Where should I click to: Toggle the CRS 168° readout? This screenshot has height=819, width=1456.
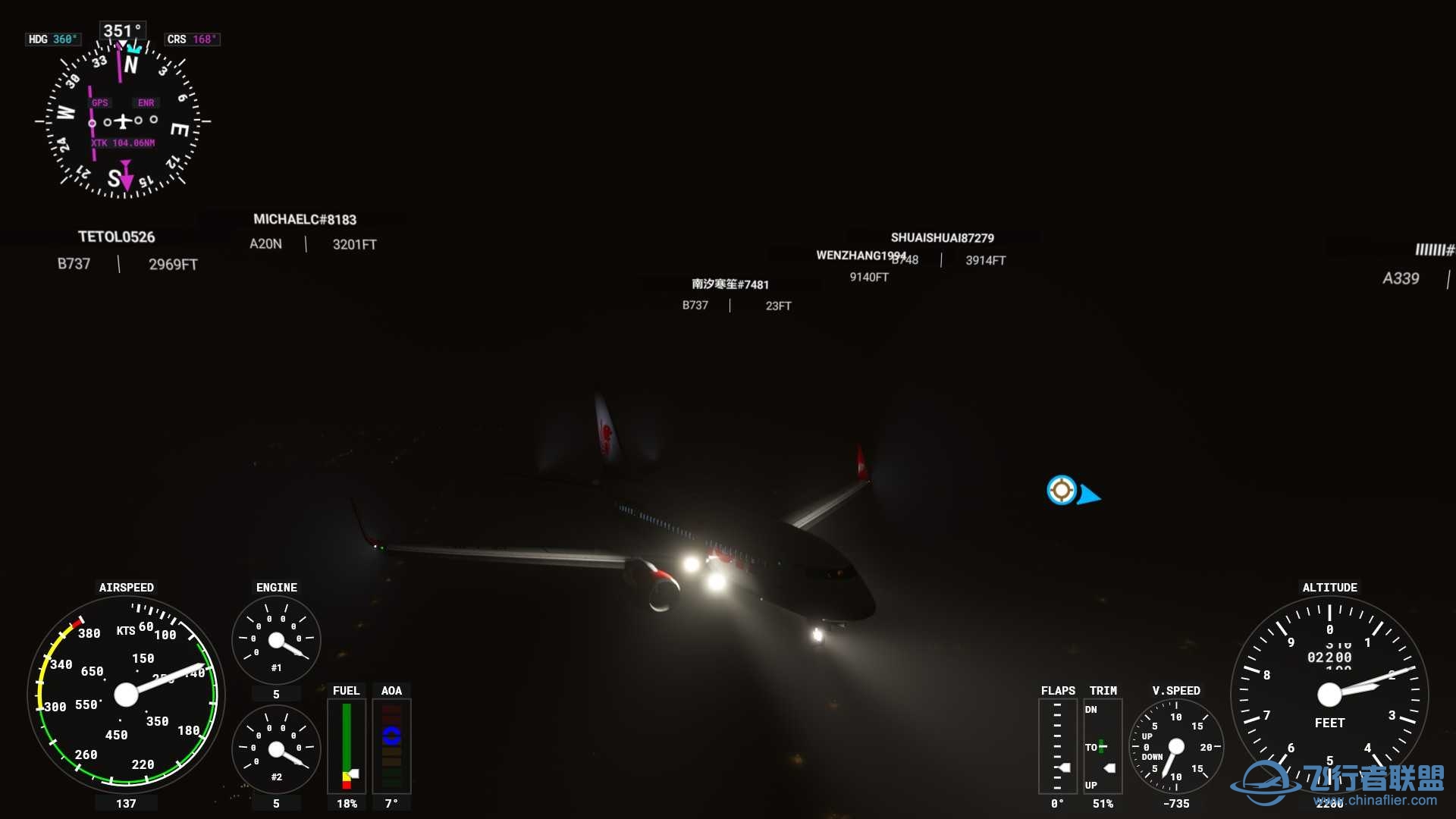[192, 38]
